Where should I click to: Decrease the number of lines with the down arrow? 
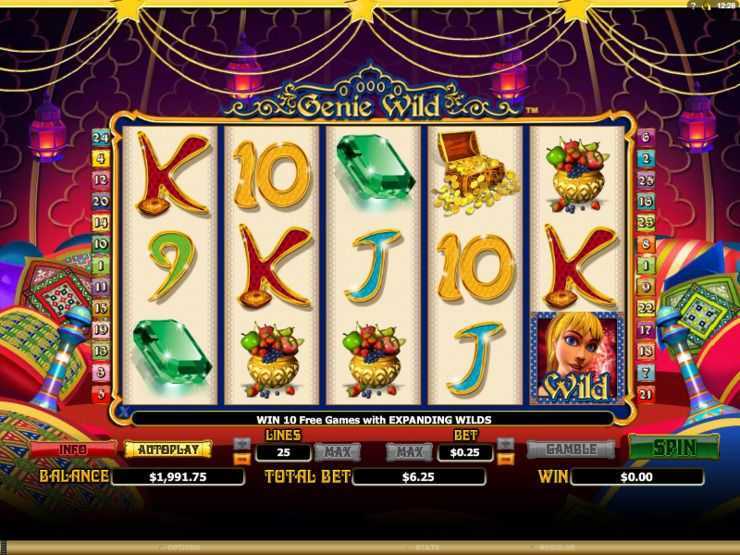(x=242, y=458)
